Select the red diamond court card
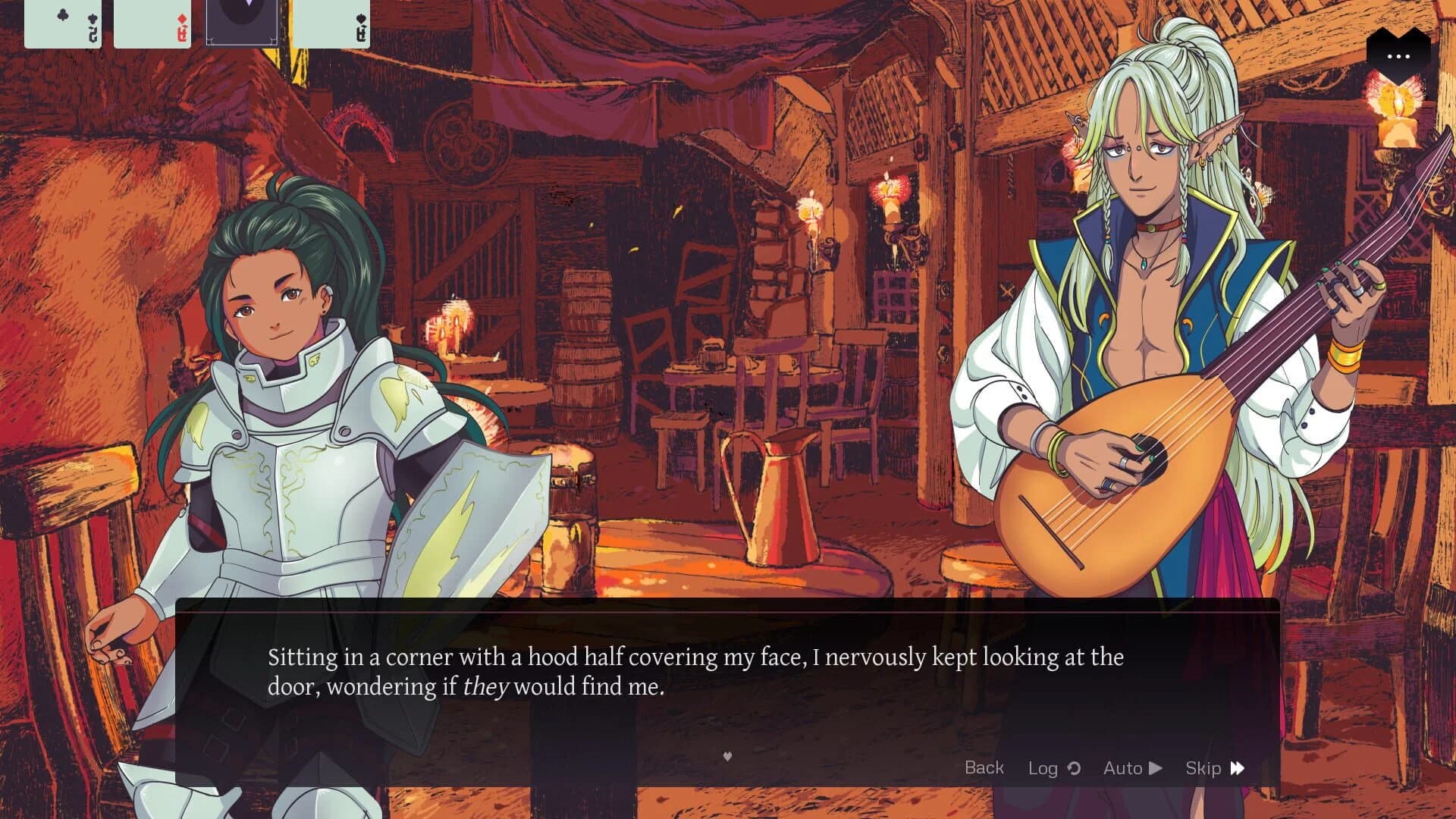 pos(151,21)
